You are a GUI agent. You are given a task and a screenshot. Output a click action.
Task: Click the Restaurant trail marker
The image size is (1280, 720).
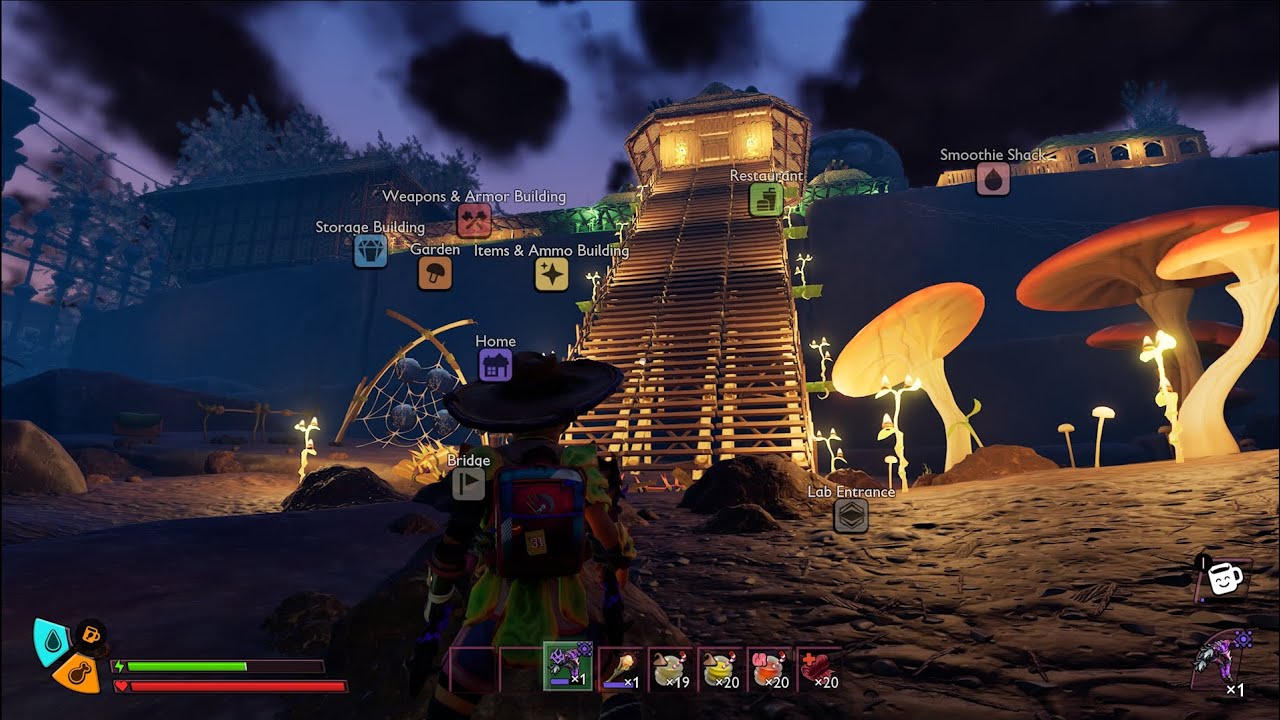(x=766, y=199)
